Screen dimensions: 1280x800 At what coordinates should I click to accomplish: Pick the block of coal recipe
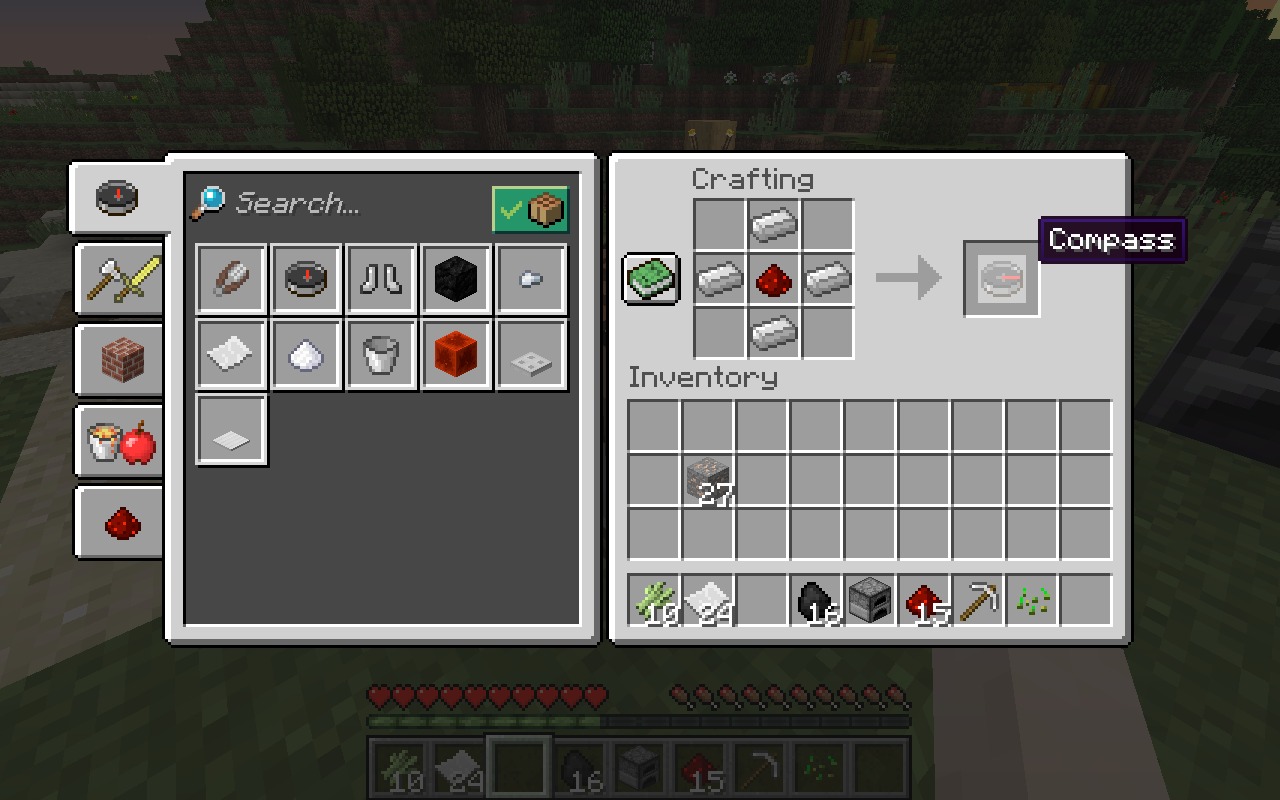tap(456, 279)
